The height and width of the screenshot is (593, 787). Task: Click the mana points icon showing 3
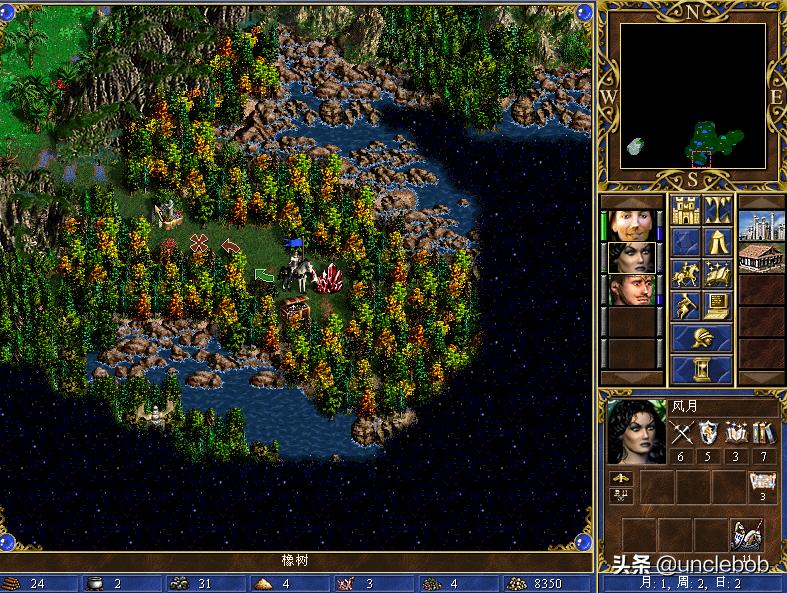click(x=762, y=486)
